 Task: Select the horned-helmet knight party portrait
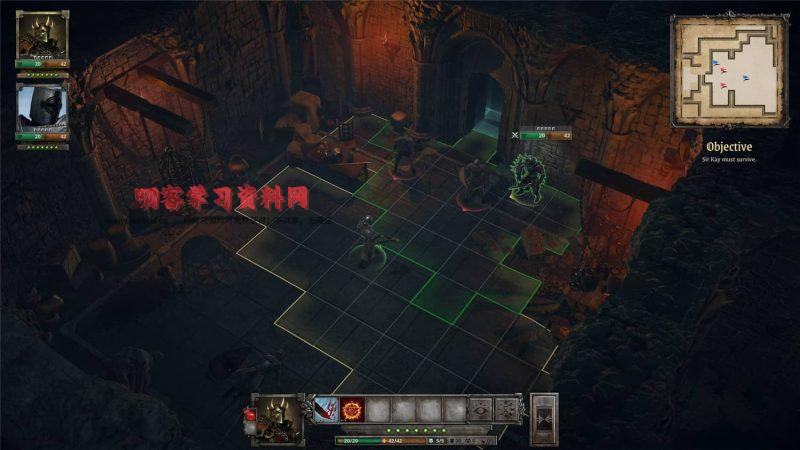point(42,36)
